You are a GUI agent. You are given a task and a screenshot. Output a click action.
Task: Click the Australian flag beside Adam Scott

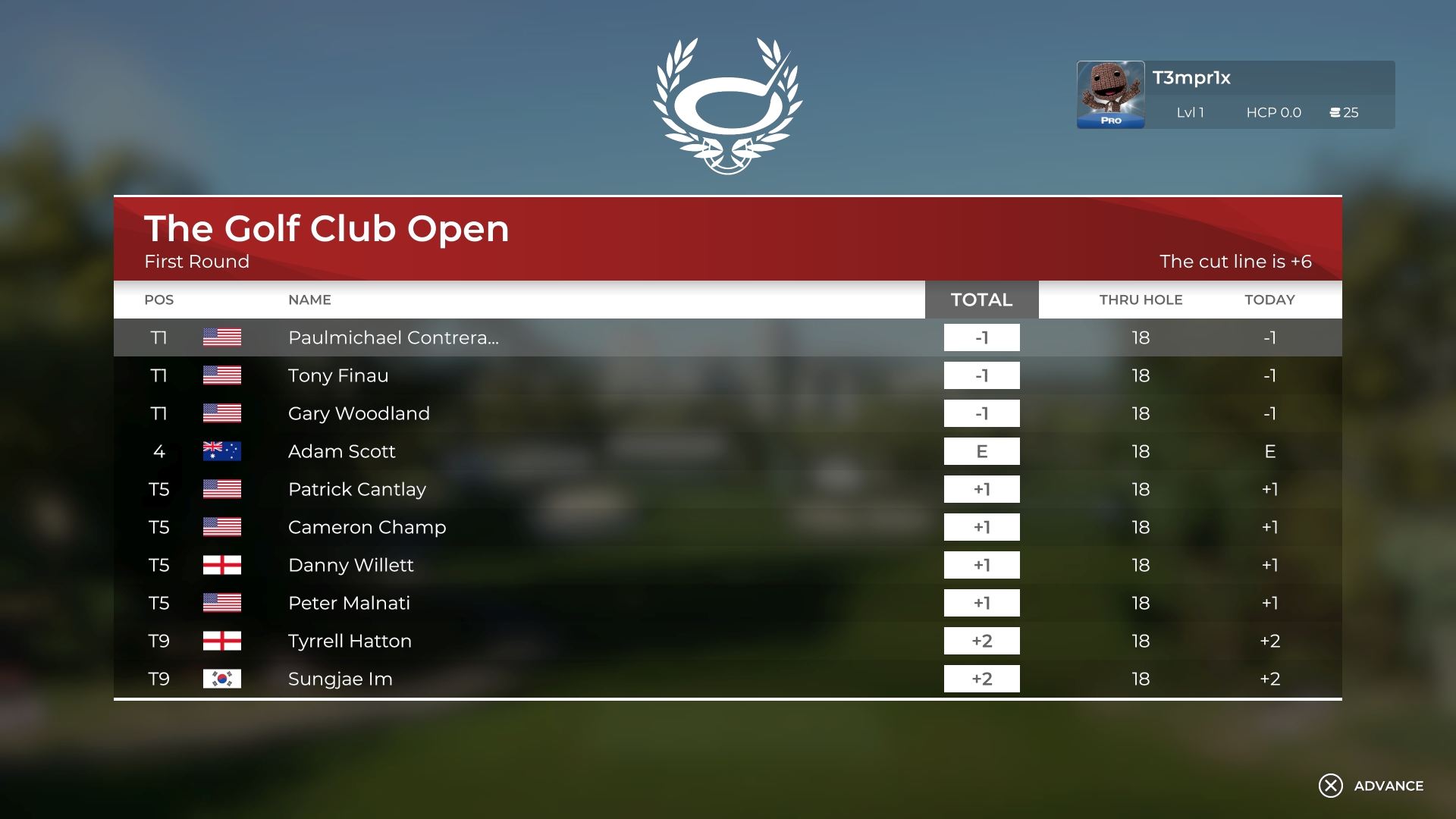(223, 451)
